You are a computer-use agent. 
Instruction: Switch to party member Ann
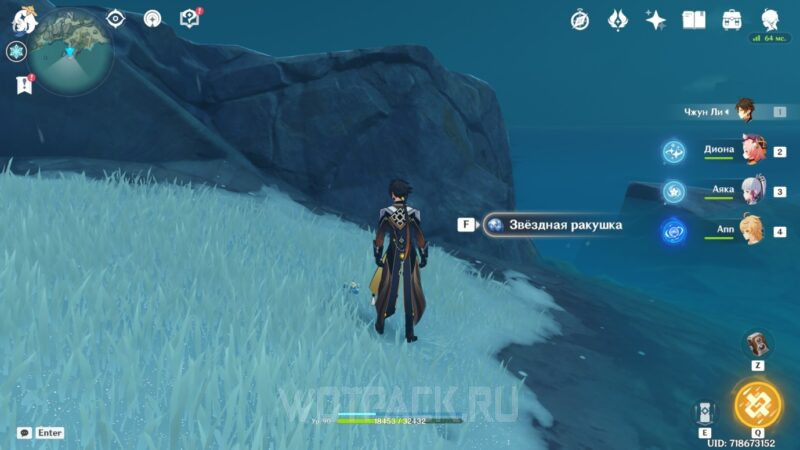click(x=750, y=230)
